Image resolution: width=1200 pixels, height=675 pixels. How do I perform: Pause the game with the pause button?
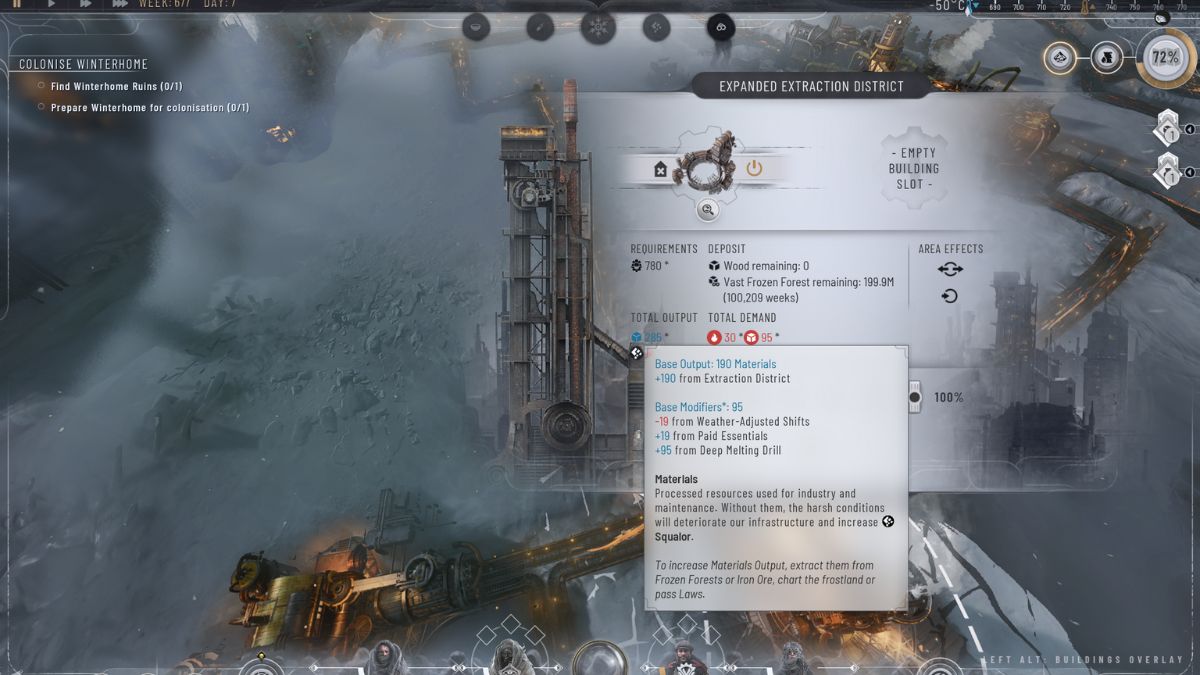(x=16, y=4)
